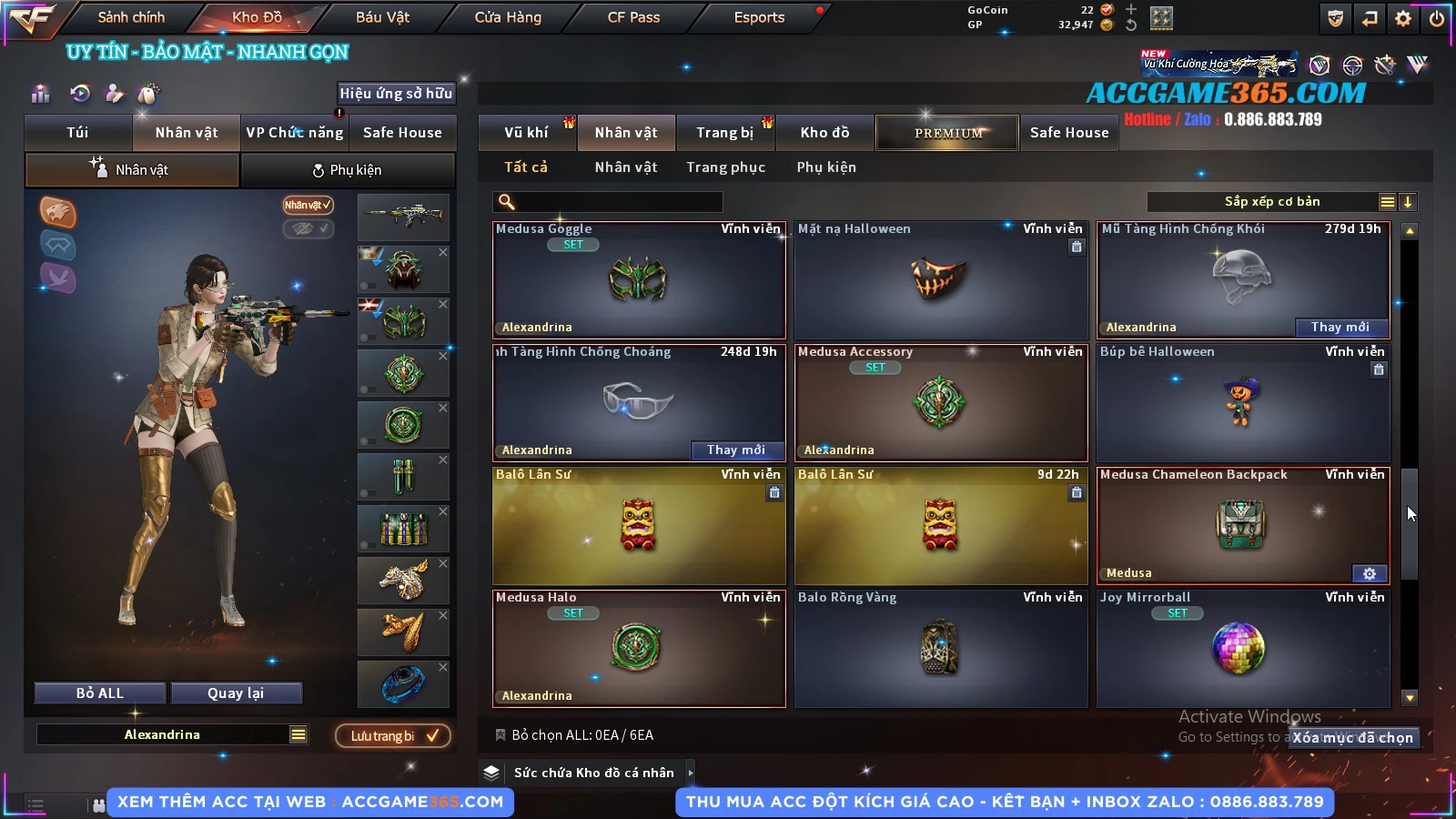
Task: Select the Medusa Goggle item
Action: click(x=638, y=280)
